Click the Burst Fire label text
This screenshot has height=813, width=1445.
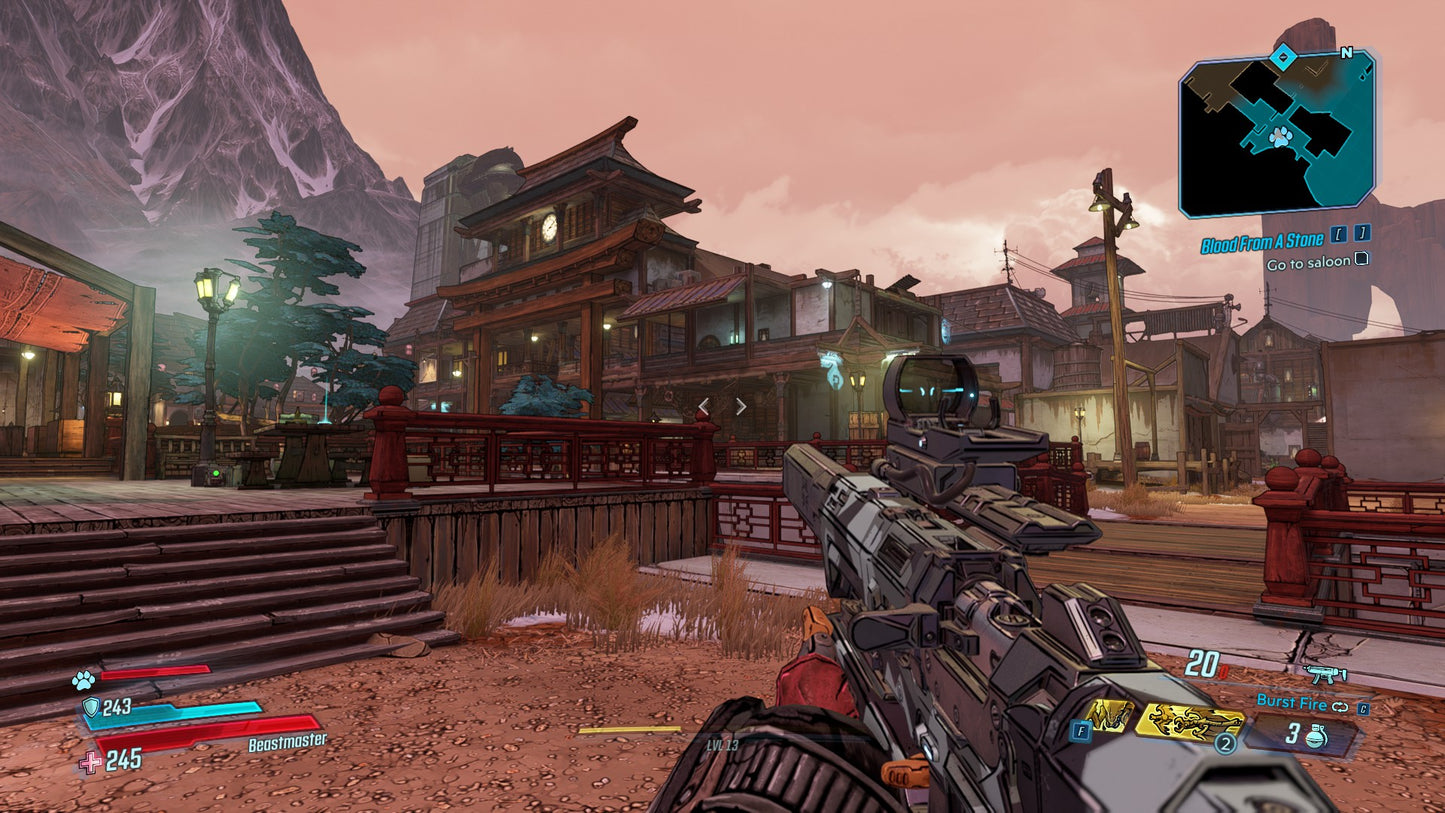1293,703
